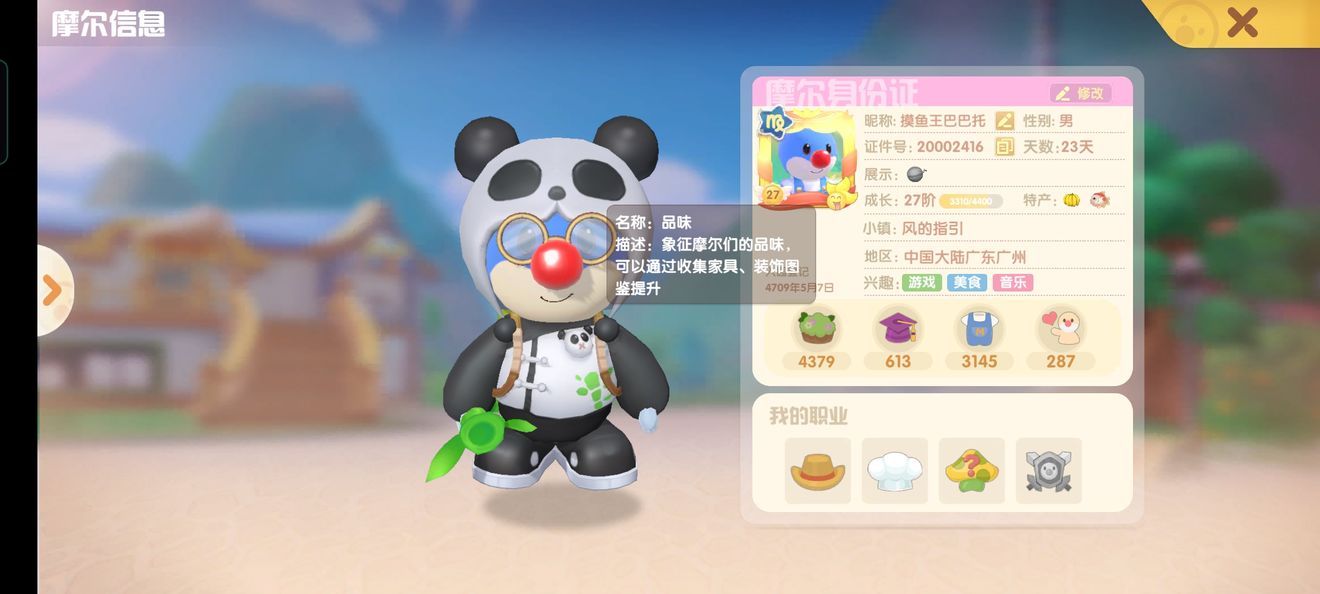The image size is (1320, 594).
Task: Select the 美食 interest tag
Action: click(x=967, y=283)
